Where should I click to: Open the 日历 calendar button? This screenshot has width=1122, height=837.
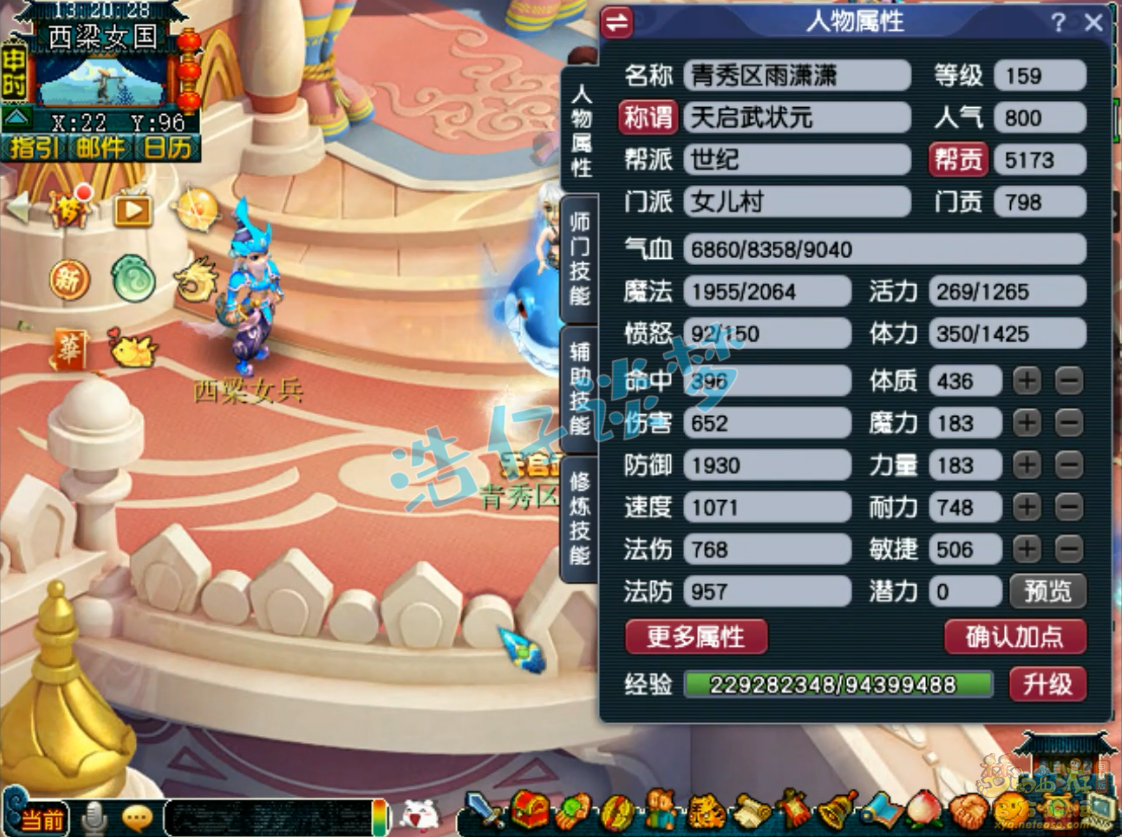tap(166, 148)
